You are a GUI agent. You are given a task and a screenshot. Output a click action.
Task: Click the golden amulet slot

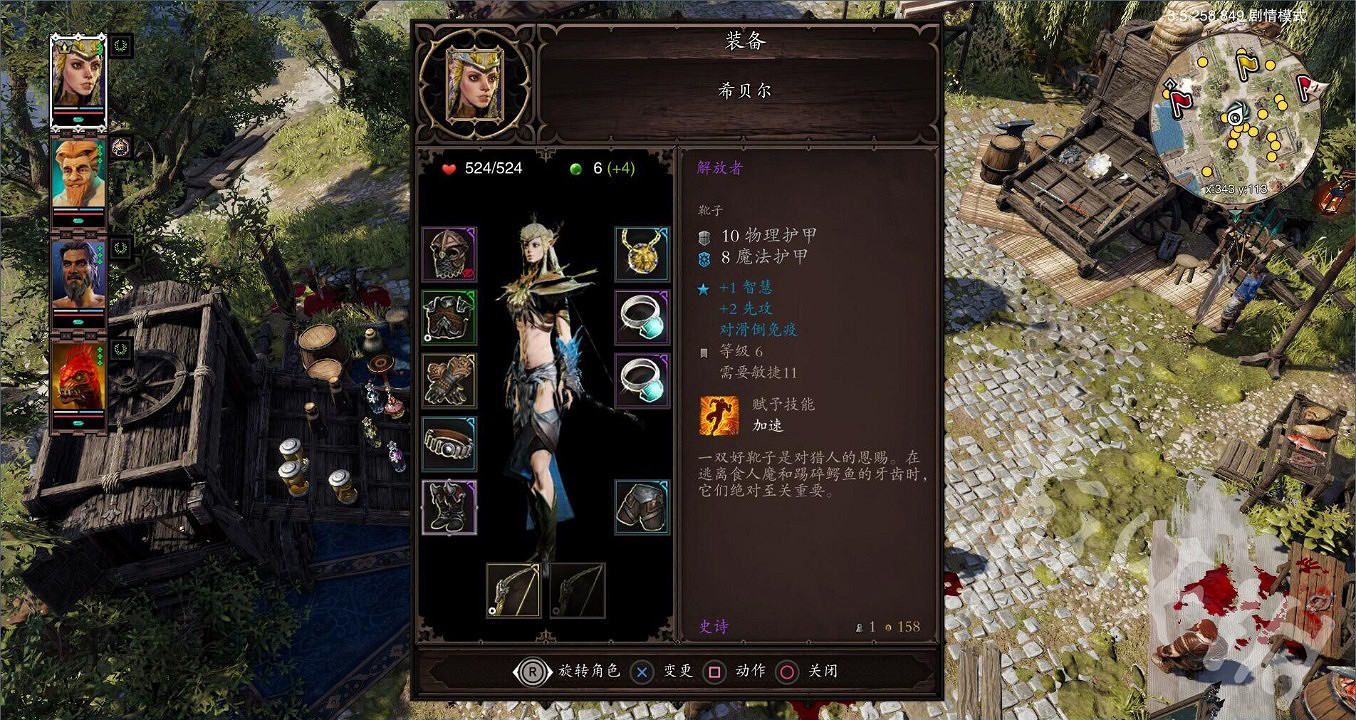click(641, 254)
